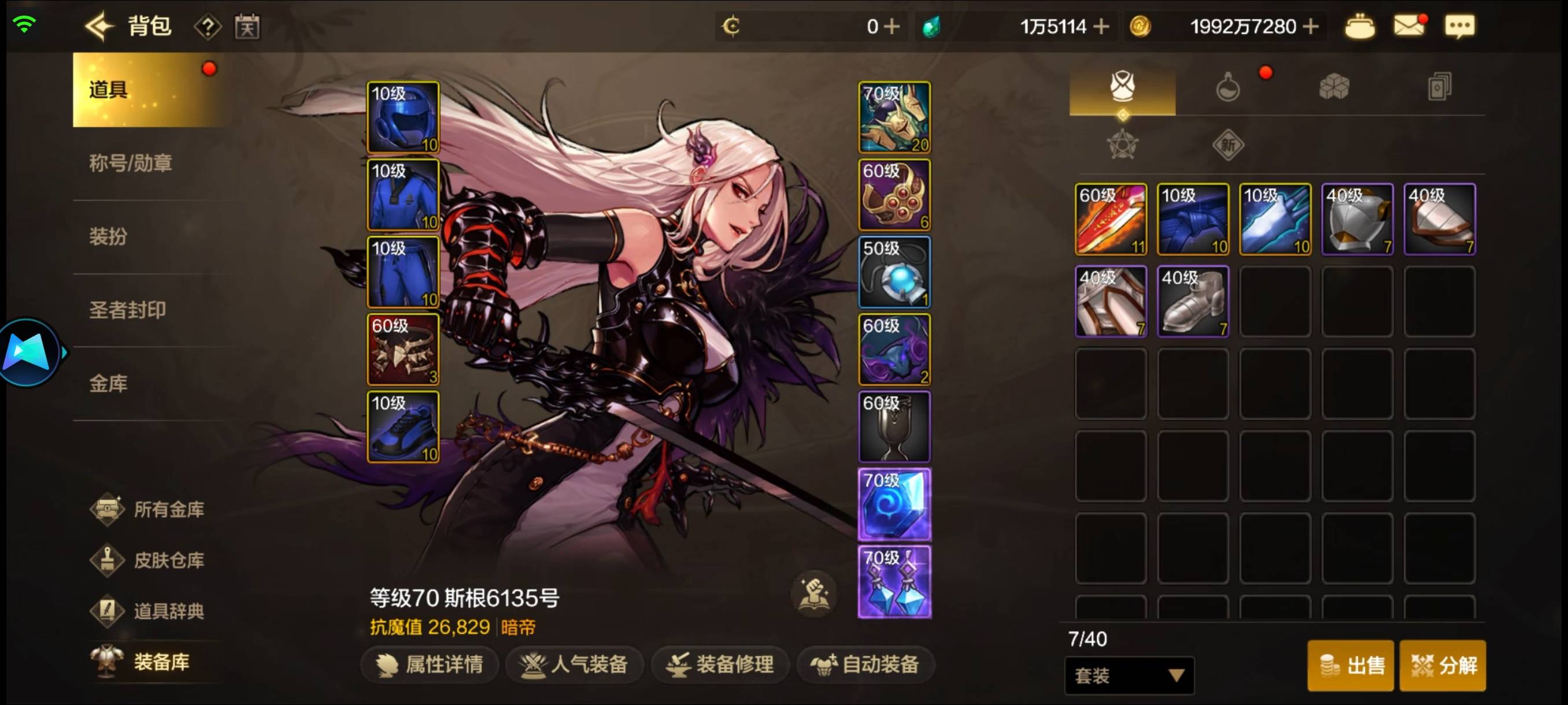Image resolution: width=1568 pixels, height=705 pixels.
Task: Open the mail inbox icon
Action: click(x=1411, y=25)
